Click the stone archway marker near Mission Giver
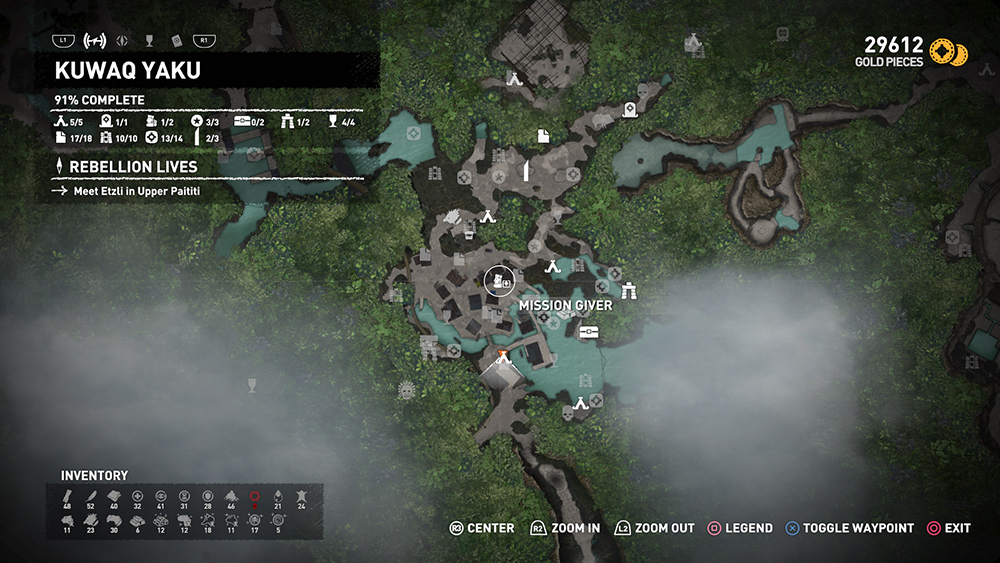 630,291
